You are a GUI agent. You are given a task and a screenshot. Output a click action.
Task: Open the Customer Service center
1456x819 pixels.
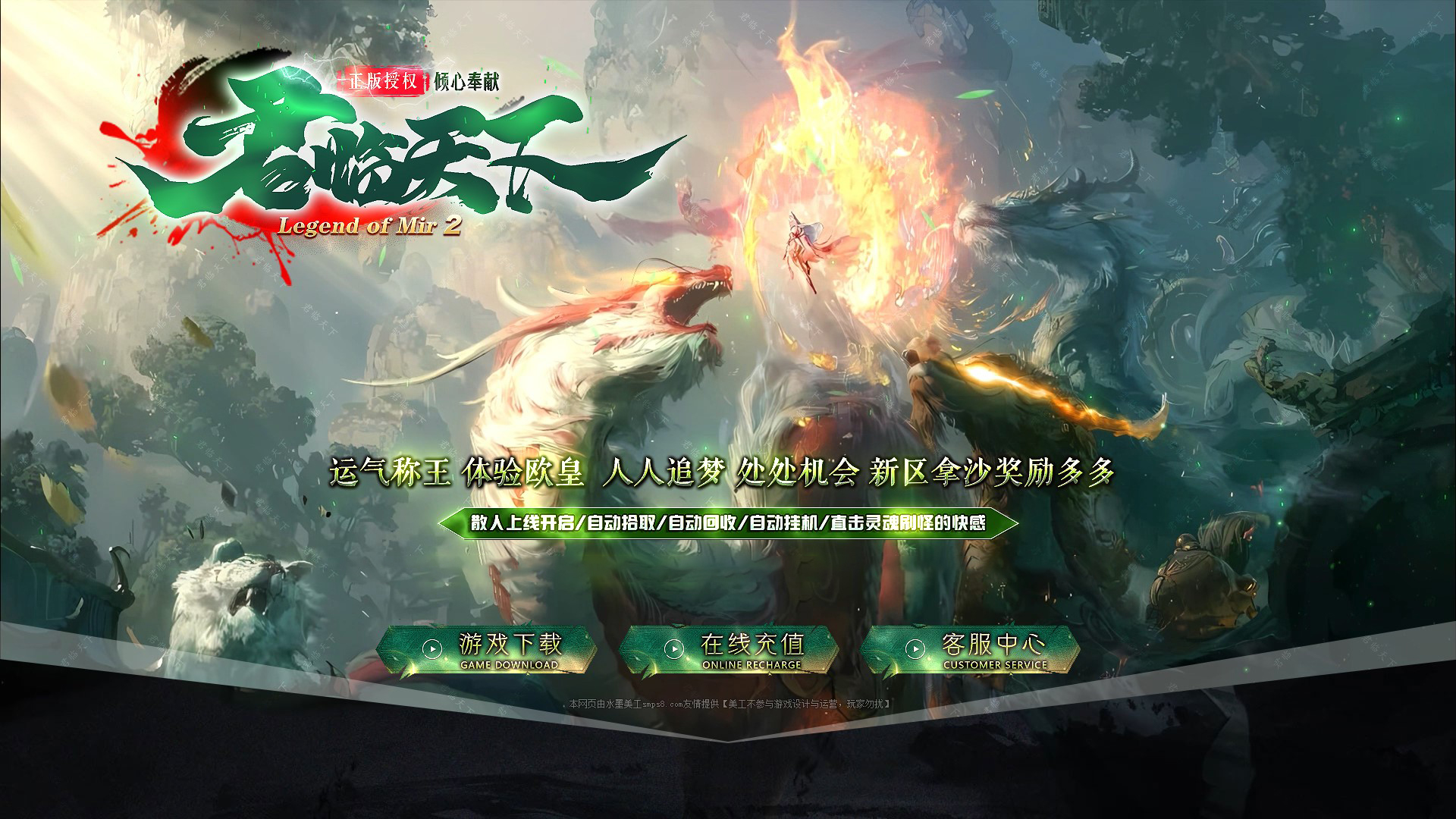tap(971, 650)
